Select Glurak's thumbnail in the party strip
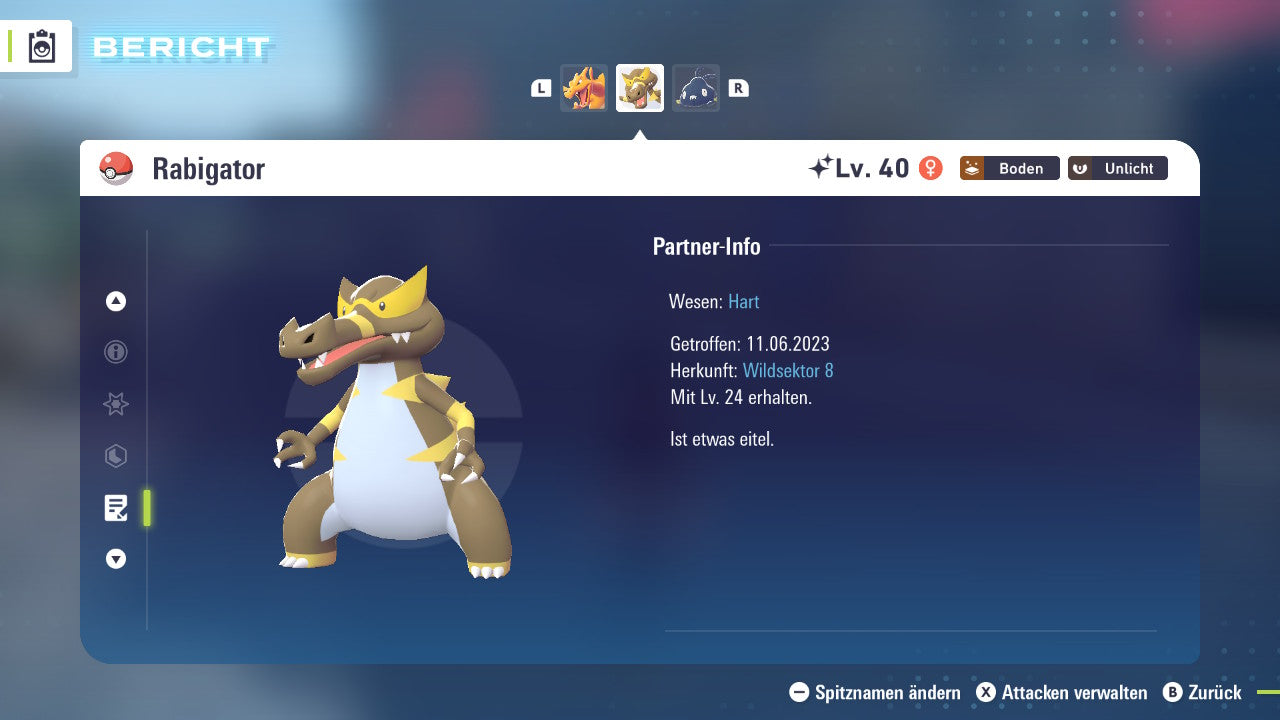Image resolution: width=1280 pixels, height=720 pixels. click(583, 88)
